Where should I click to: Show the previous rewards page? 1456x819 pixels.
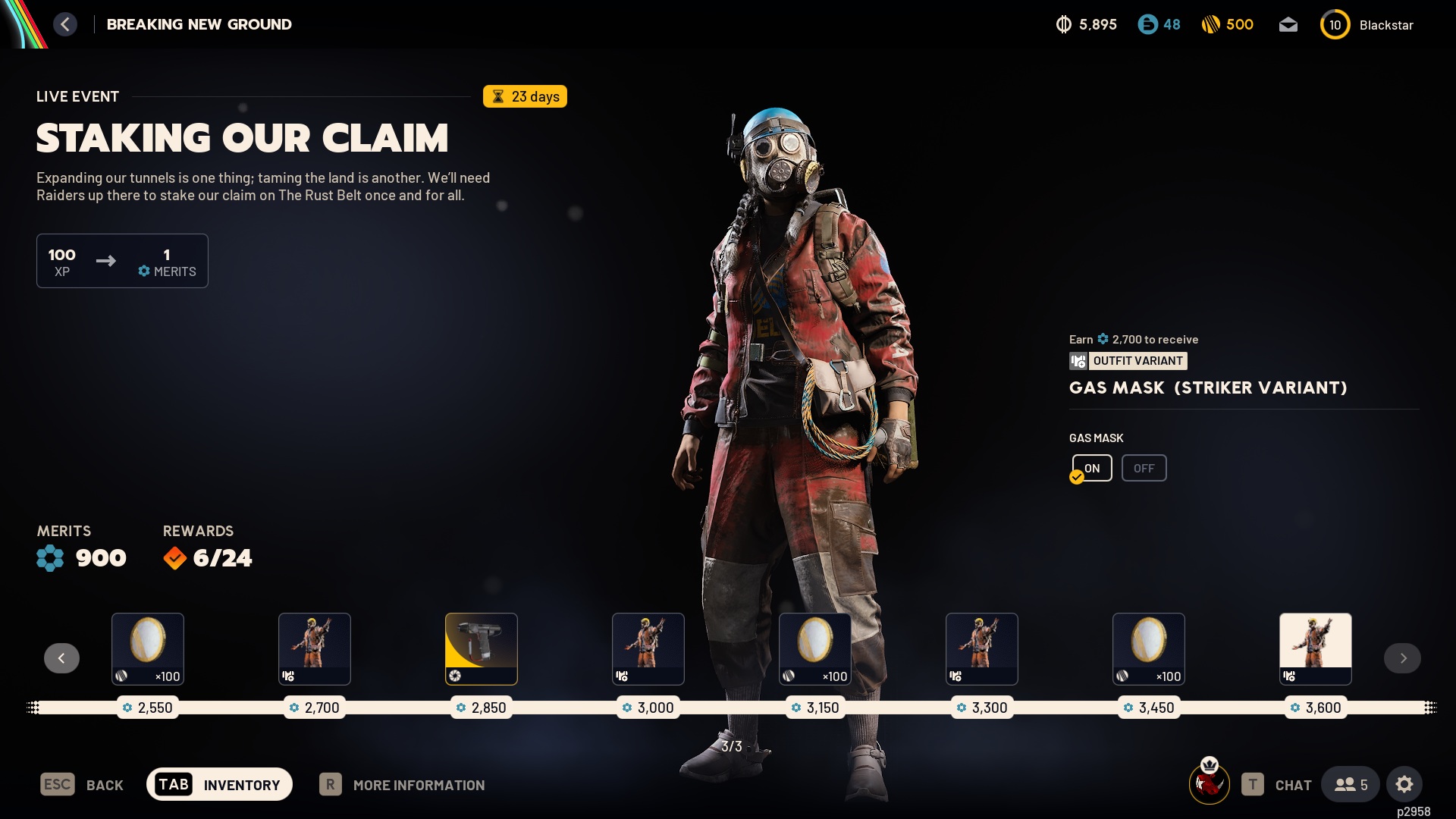(x=61, y=658)
